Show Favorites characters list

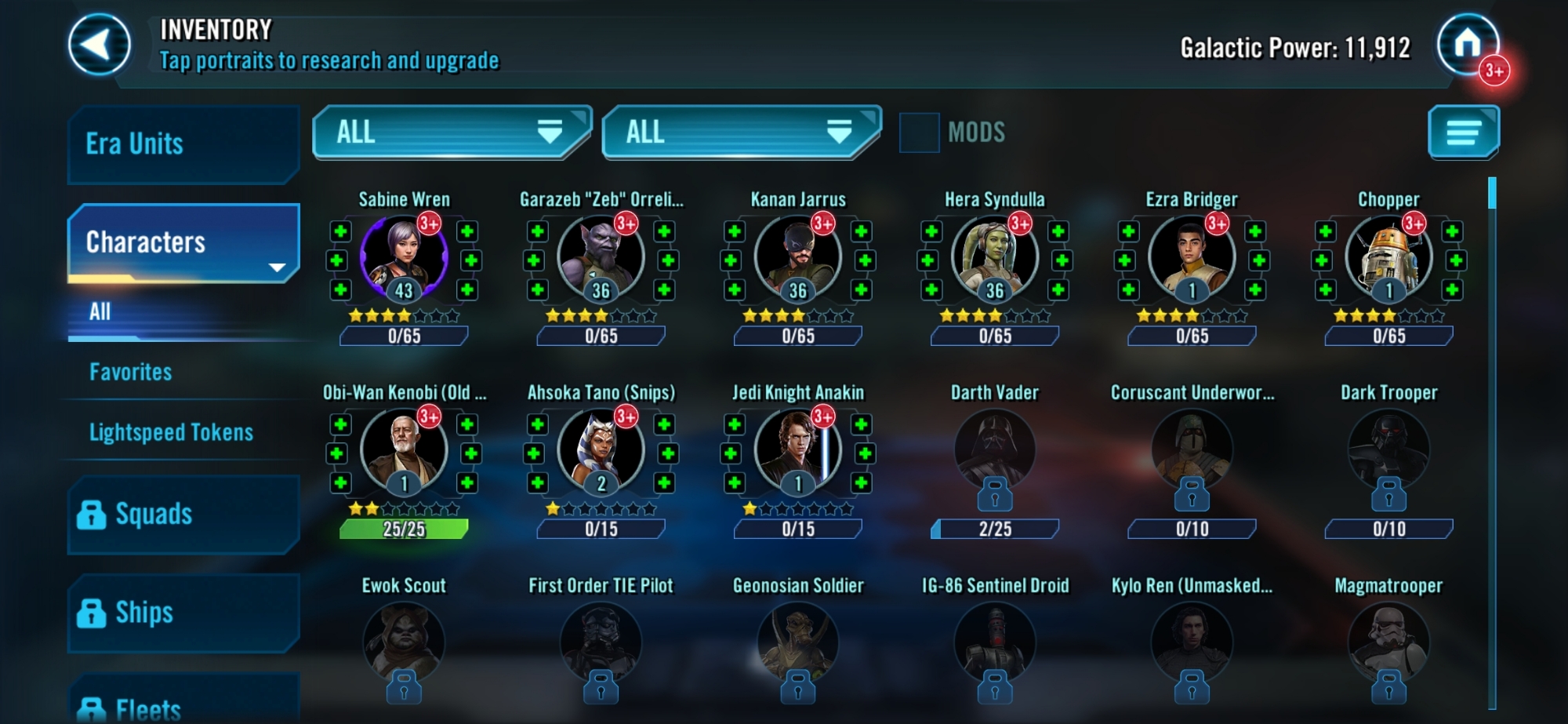(x=131, y=372)
